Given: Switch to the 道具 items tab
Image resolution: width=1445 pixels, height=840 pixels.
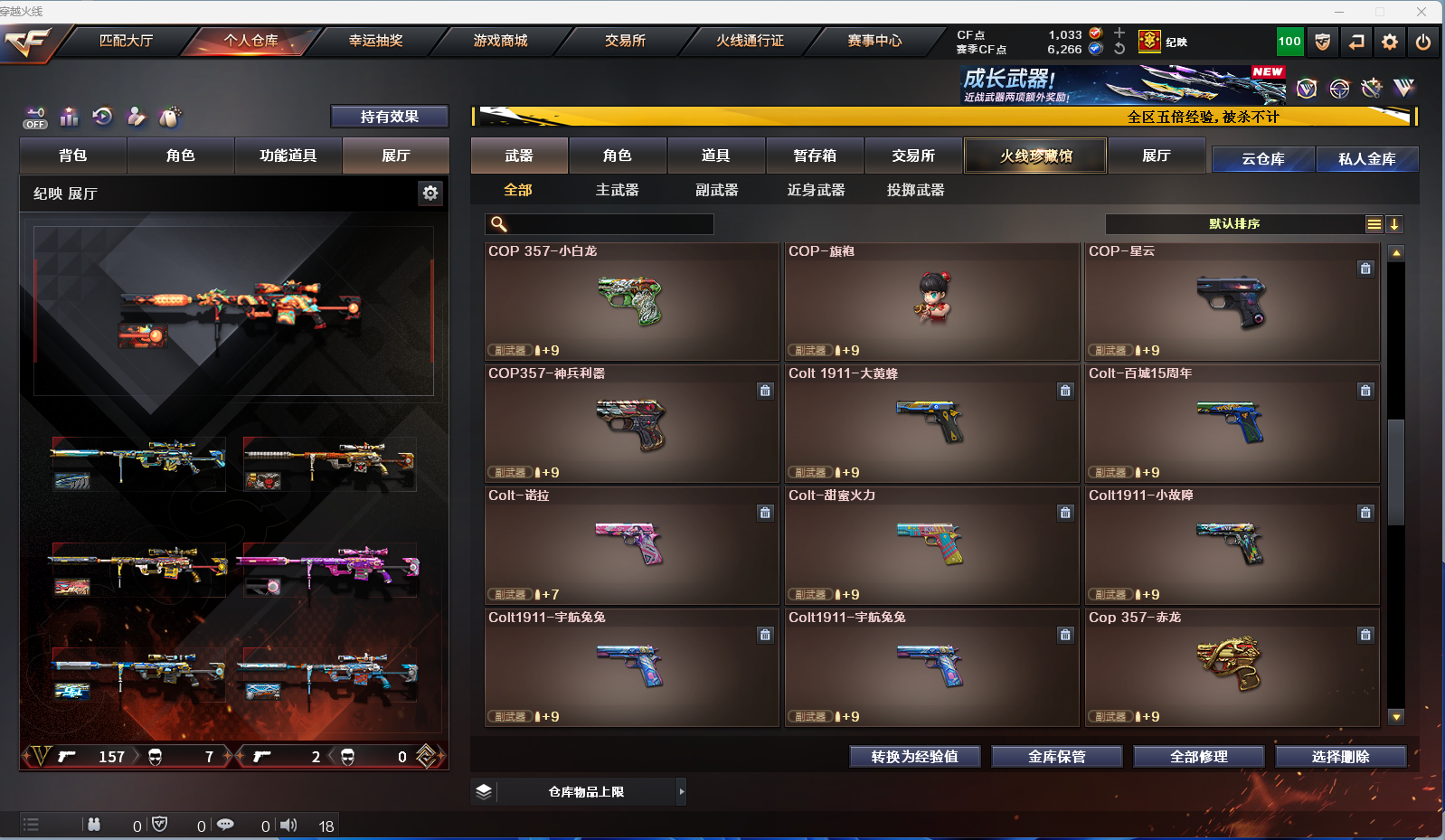Looking at the screenshot, I should point(715,156).
